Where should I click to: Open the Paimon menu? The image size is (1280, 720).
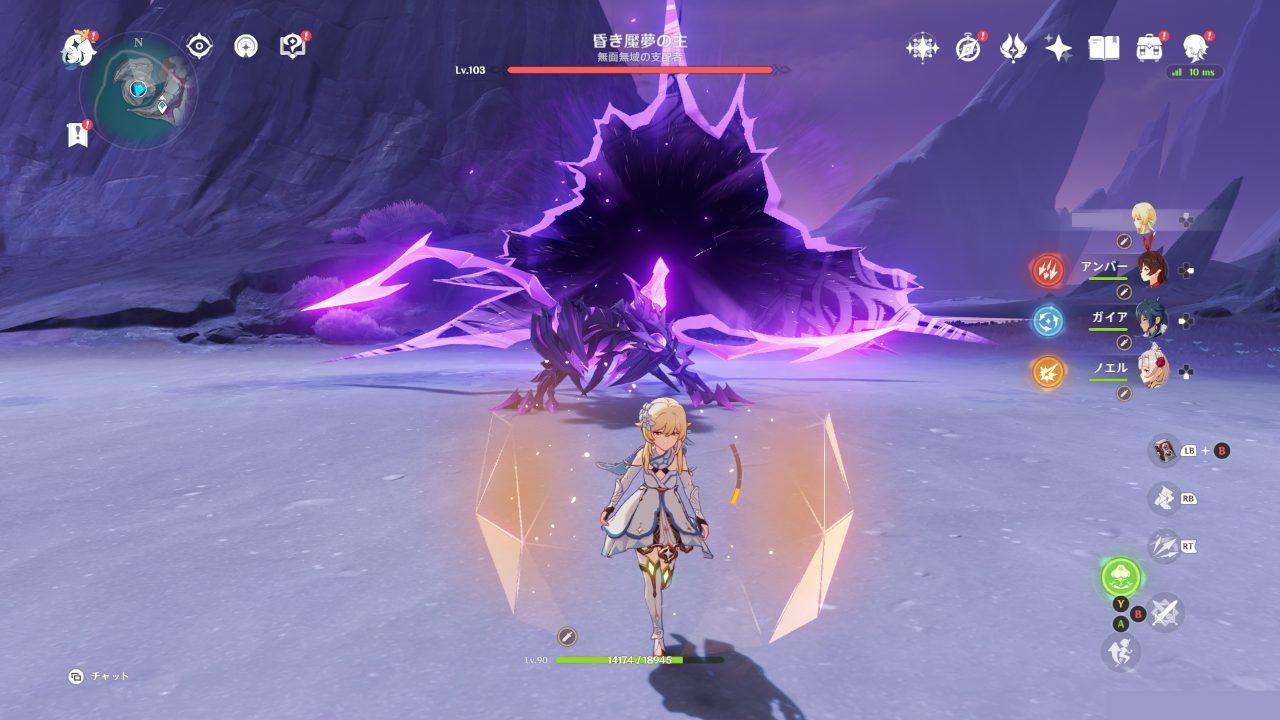click(77, 48)
